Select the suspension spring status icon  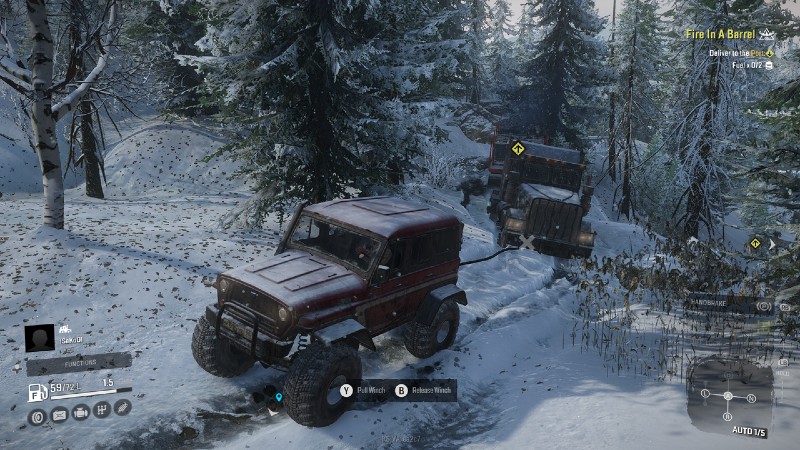tap(122, 408)
